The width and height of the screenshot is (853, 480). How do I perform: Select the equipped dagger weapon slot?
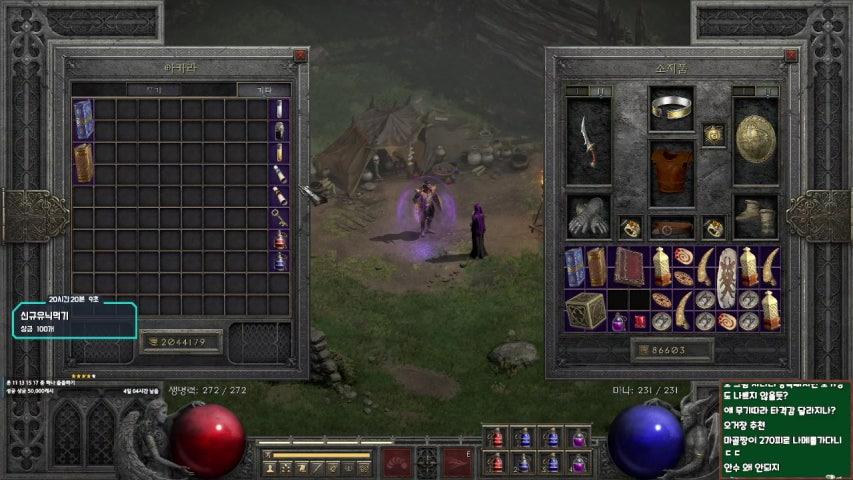(587, 142)
